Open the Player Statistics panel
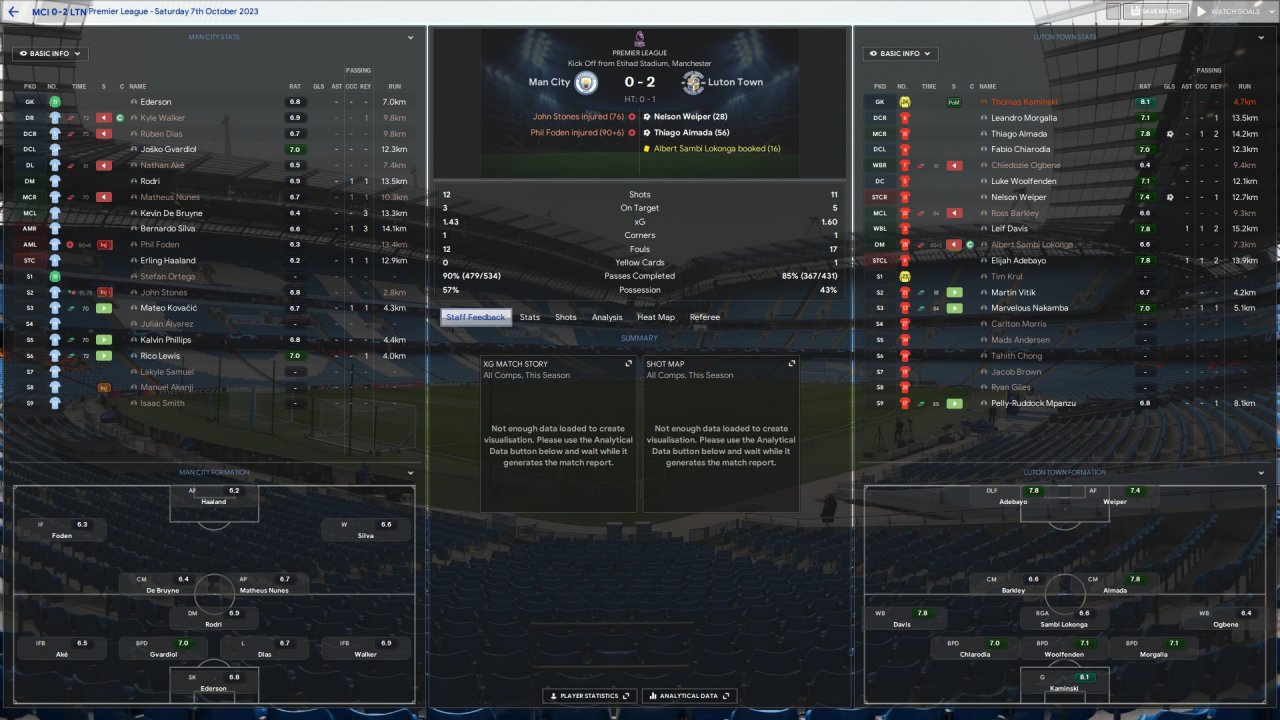Viewport: 1280px width, 720px height. [x=587, y=696]
